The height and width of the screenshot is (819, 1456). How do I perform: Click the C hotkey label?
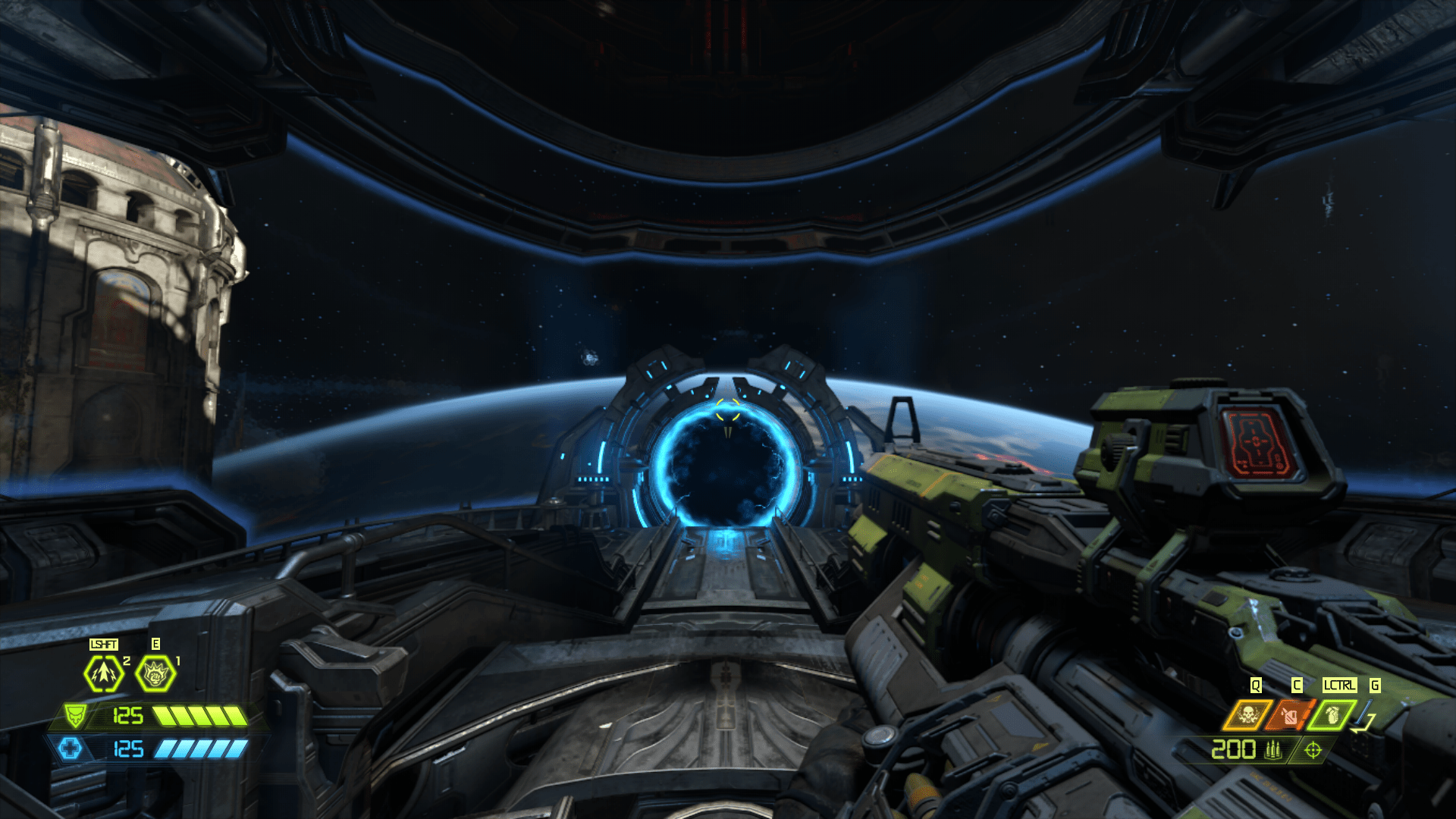1297,684
